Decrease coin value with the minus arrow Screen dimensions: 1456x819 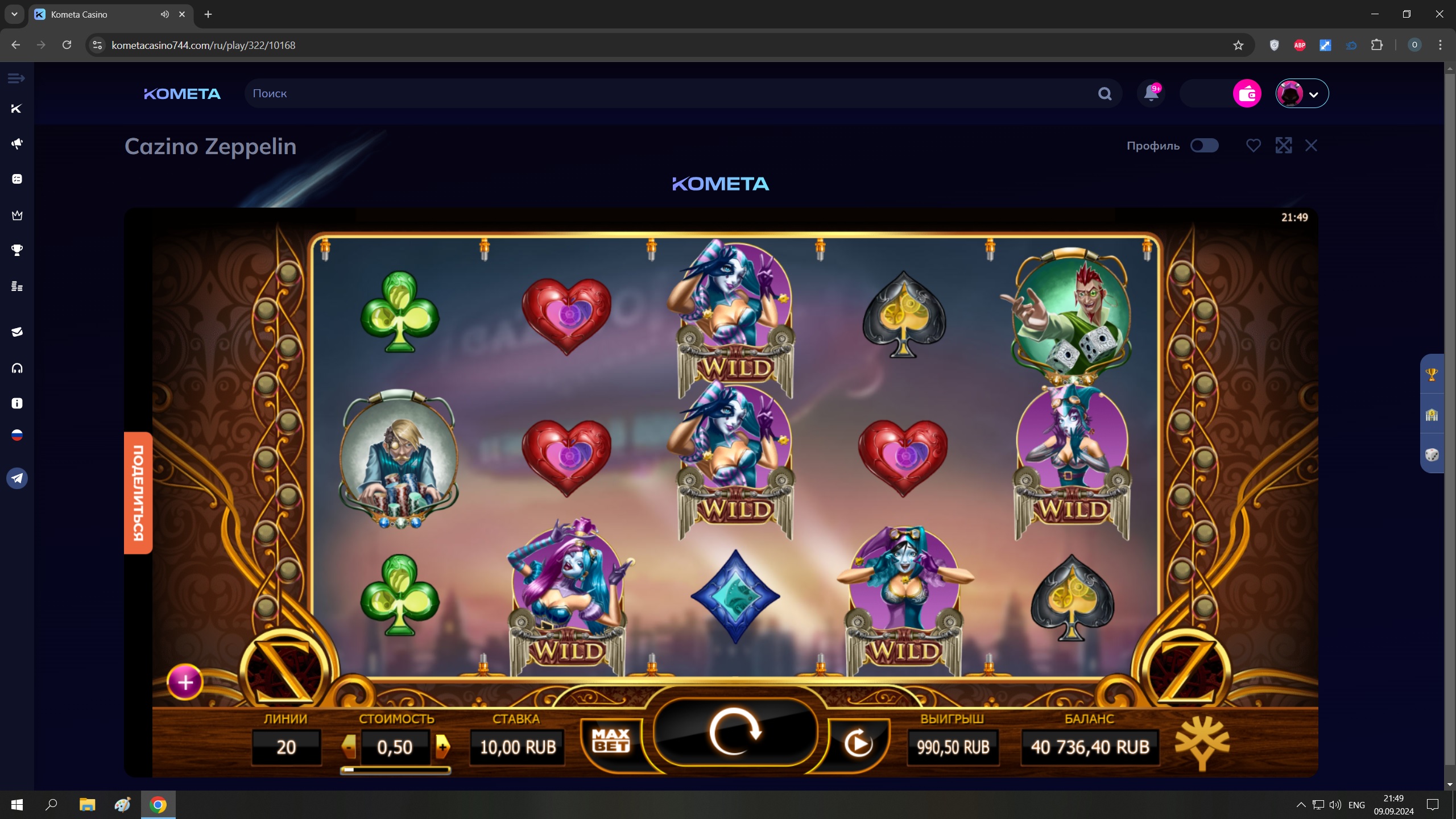(349, 746)
